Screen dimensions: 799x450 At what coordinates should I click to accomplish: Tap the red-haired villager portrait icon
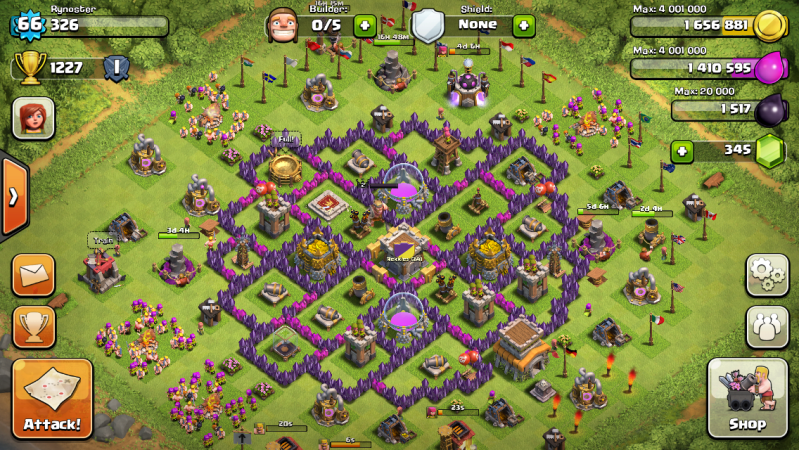click(x=33, y=118)
